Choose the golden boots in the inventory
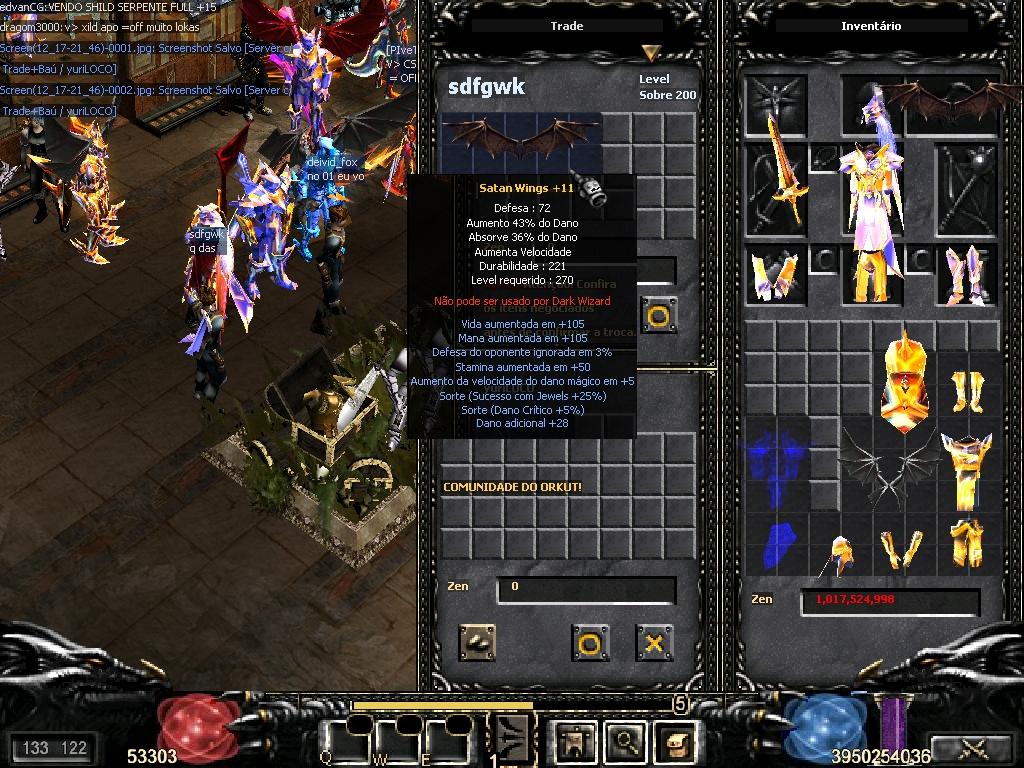Image resolution: width=1024 pixels, height=768 pixels. tap(966, 392)
